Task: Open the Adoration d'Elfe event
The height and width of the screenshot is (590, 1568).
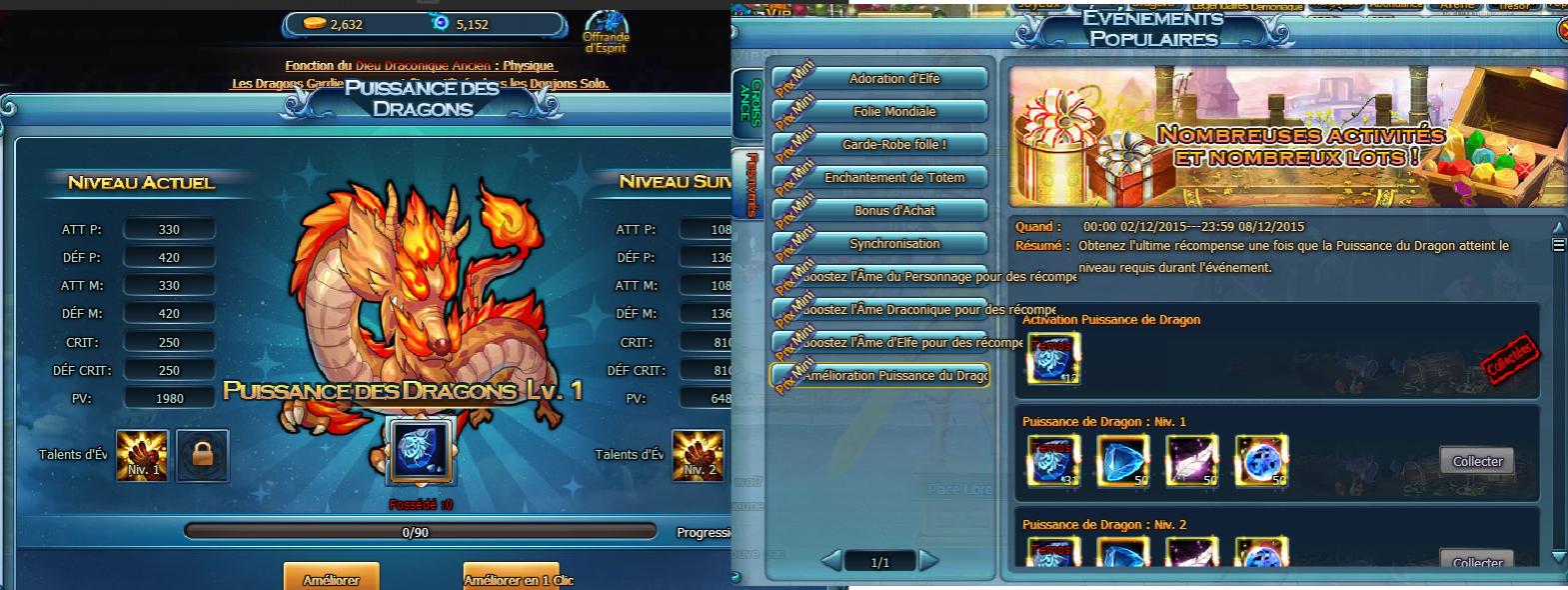Action: 893,79
